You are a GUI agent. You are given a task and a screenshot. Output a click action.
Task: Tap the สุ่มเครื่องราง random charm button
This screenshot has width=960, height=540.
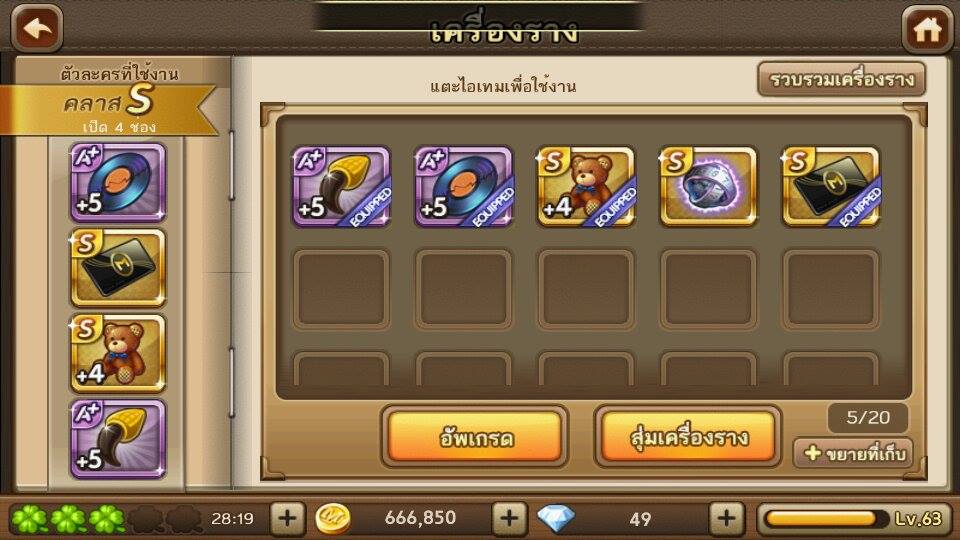[x=688, y=436]
